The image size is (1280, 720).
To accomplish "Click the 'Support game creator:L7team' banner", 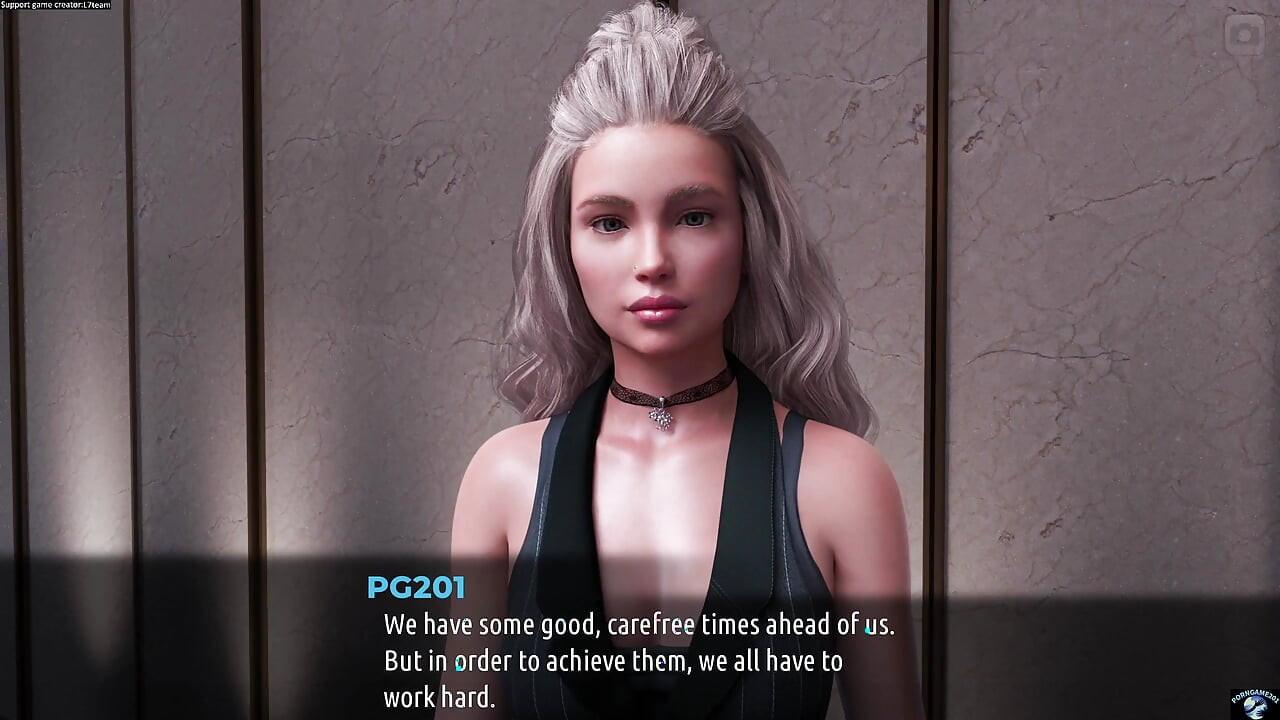I will pyautogui.click(x=55, y=7).
